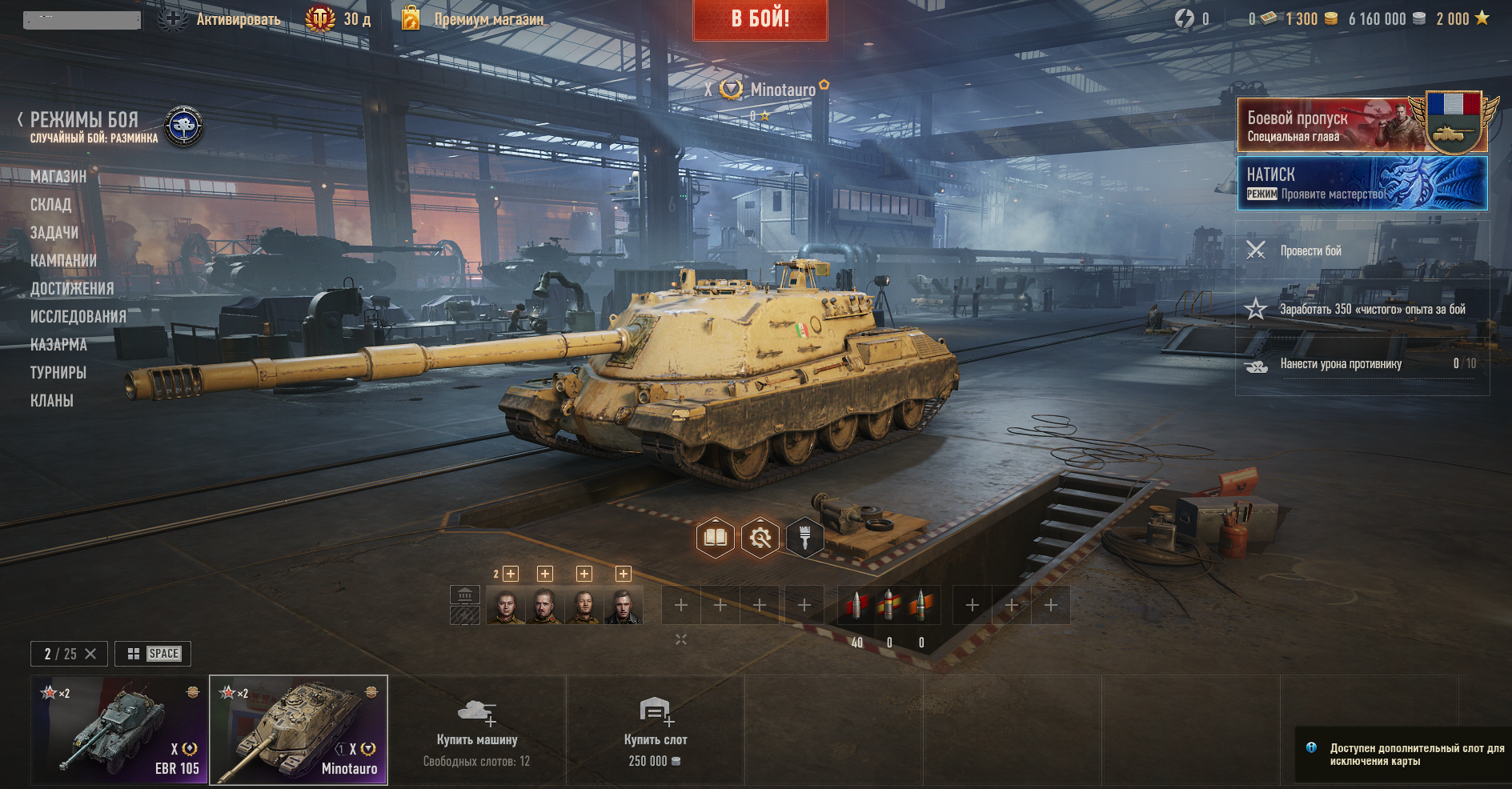Open the Магазин menu entry
Image resolution: width=1512 pixels, height=789 pixels.
[58, 177]
